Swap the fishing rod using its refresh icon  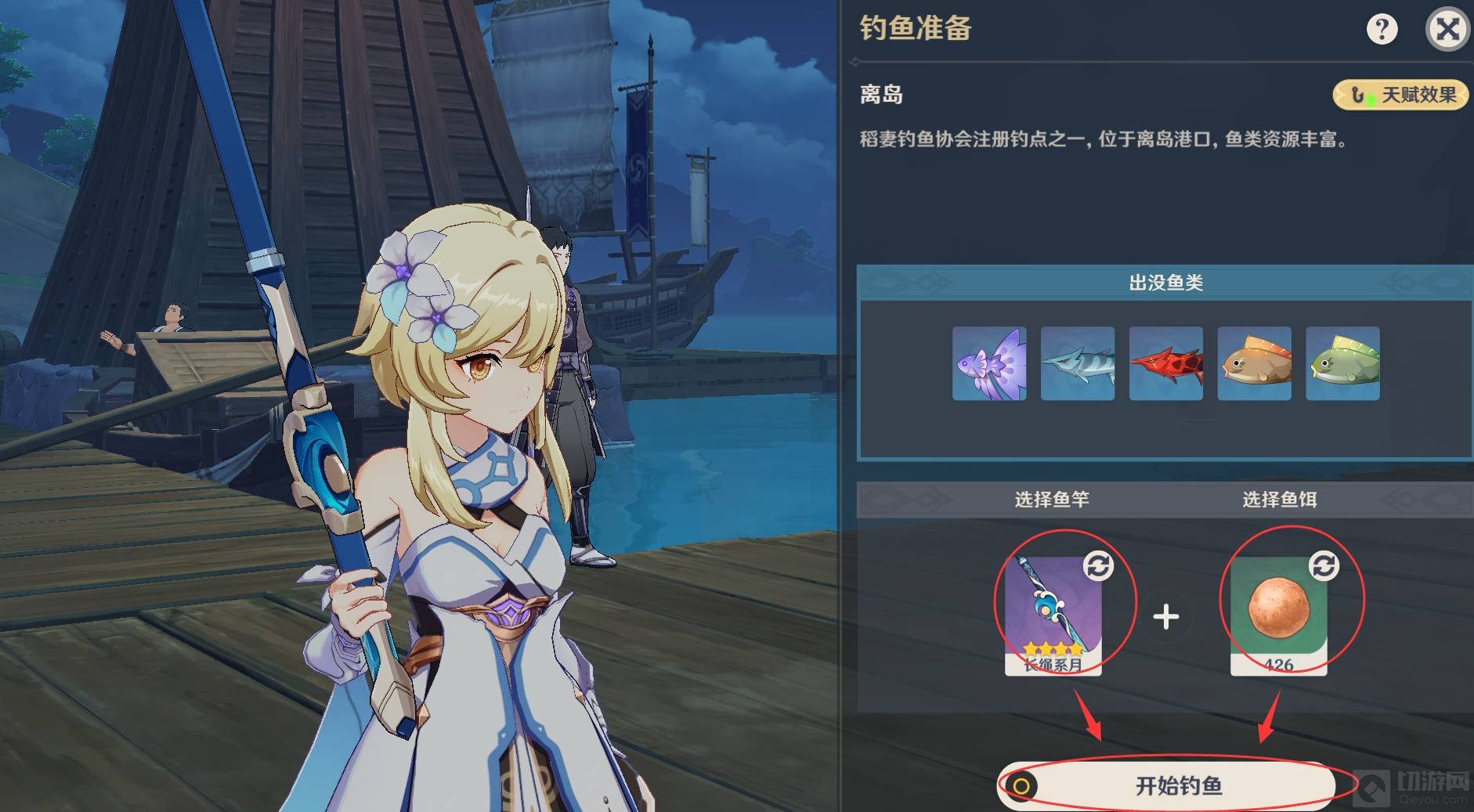(1098, 565)
